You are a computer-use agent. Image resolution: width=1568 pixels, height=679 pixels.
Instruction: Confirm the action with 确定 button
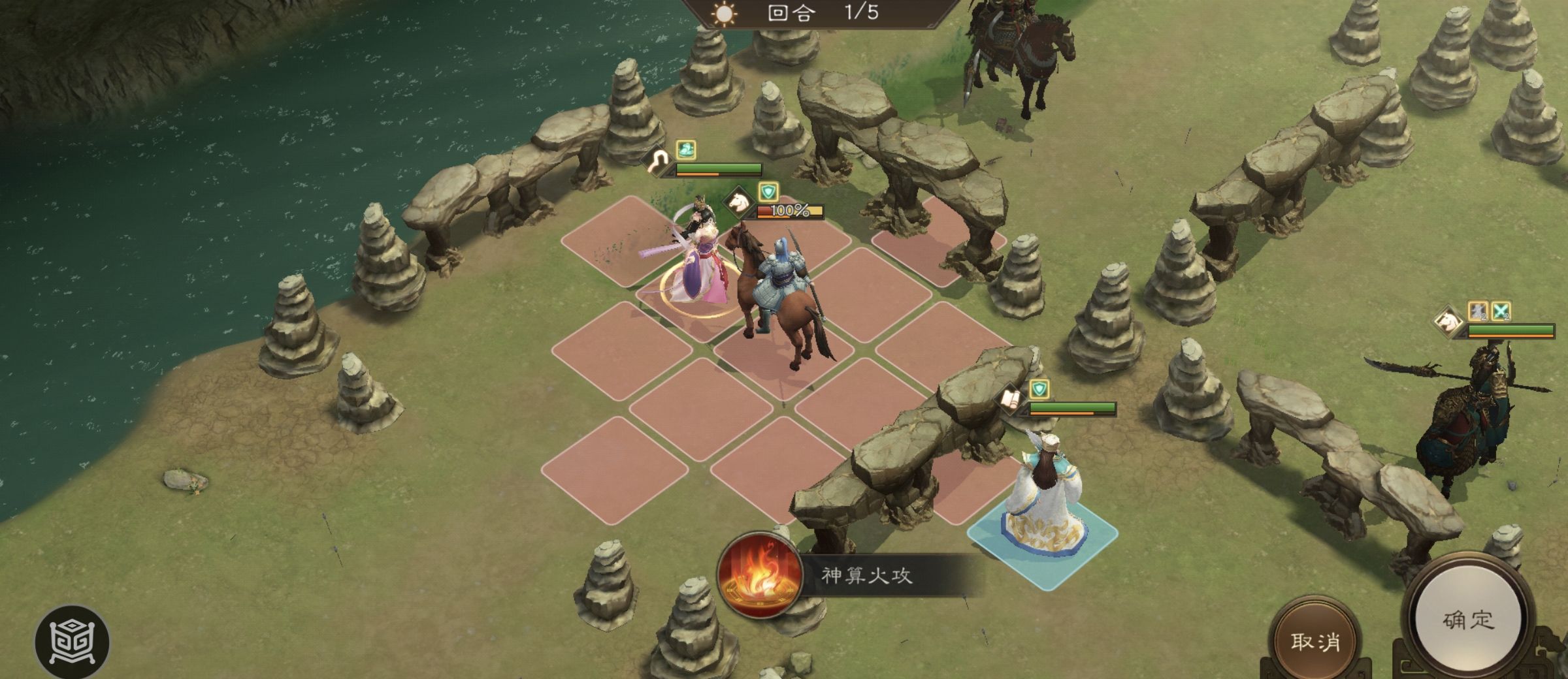(1467, 620)
